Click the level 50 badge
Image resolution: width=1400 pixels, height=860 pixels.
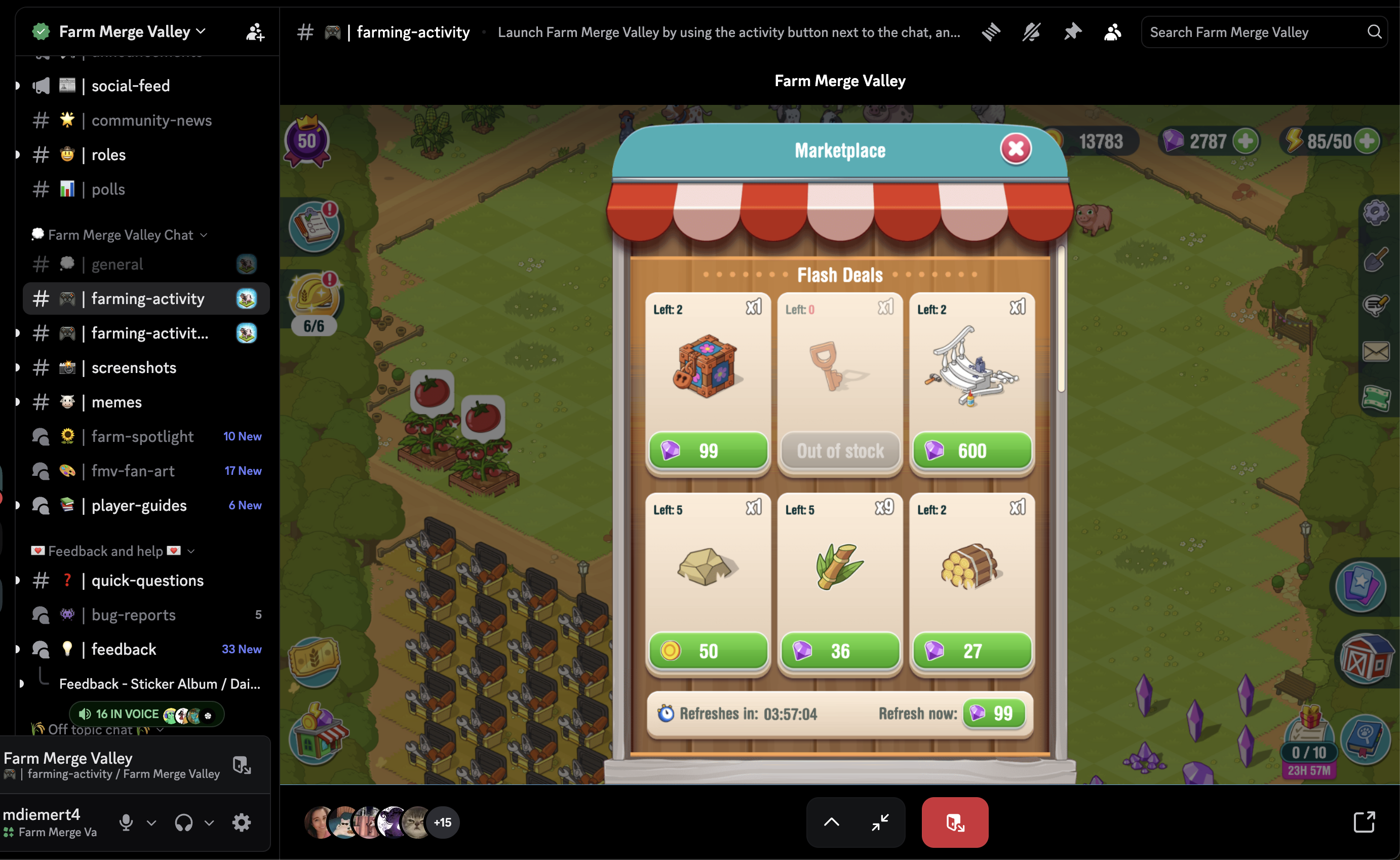coord(307,141)
